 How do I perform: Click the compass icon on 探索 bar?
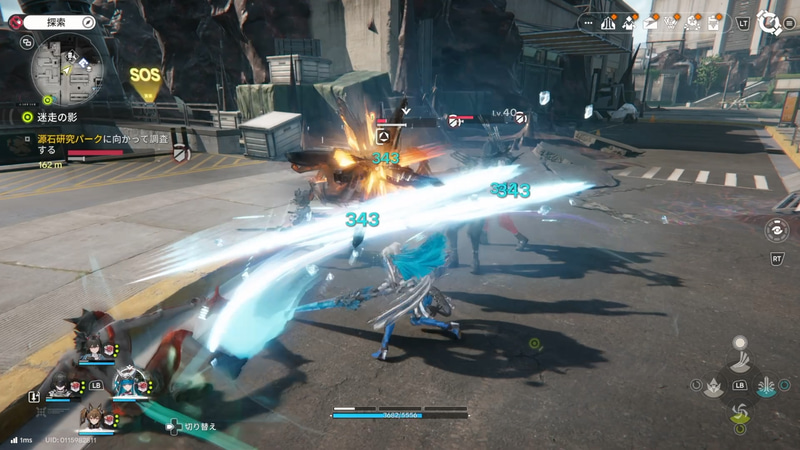[88, 20]
